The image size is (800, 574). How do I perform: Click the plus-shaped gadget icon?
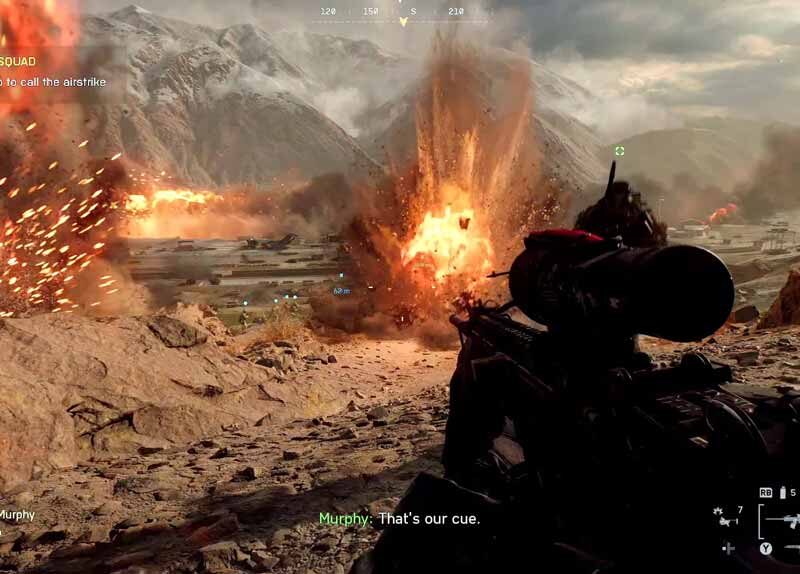point(728,548)
